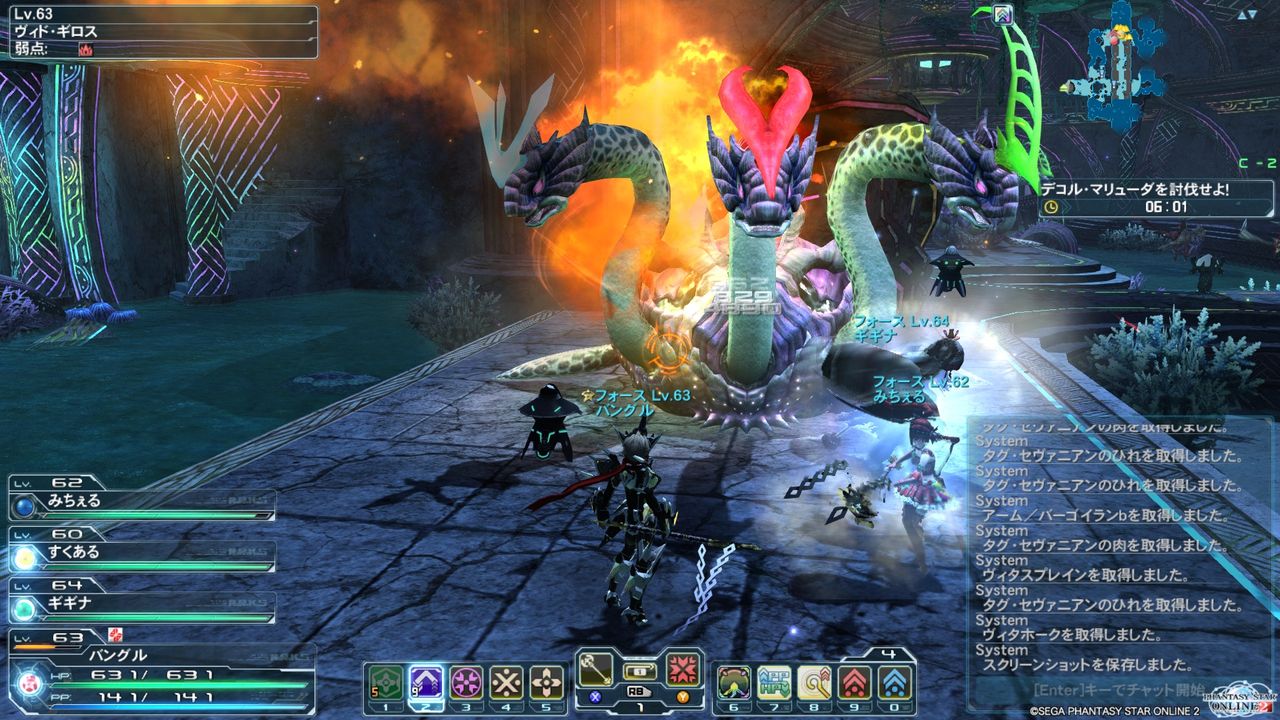Cast the X-shaped technique in slot 4
1280x720 pixels.
click(x=506, y=682)
